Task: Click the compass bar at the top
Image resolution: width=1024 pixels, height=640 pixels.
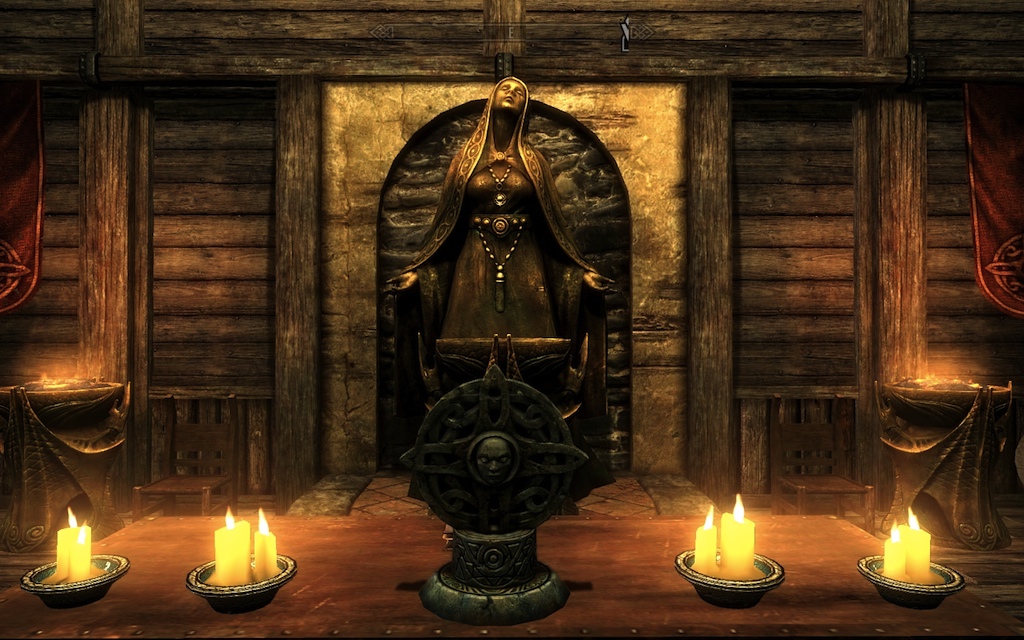Action: click(x=511, y=32)
